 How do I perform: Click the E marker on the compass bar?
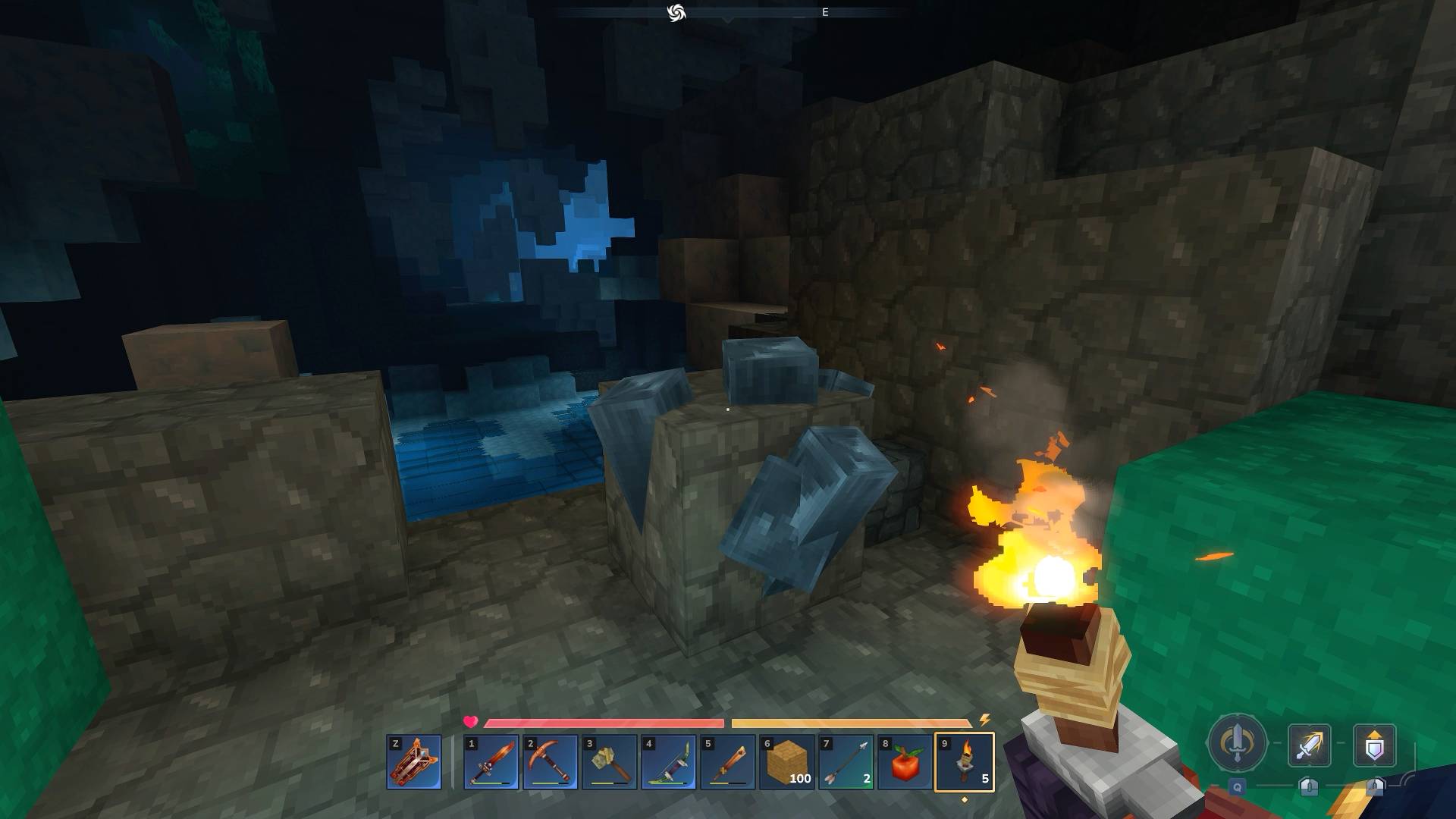pyautogui.click(x=824, y=12)
